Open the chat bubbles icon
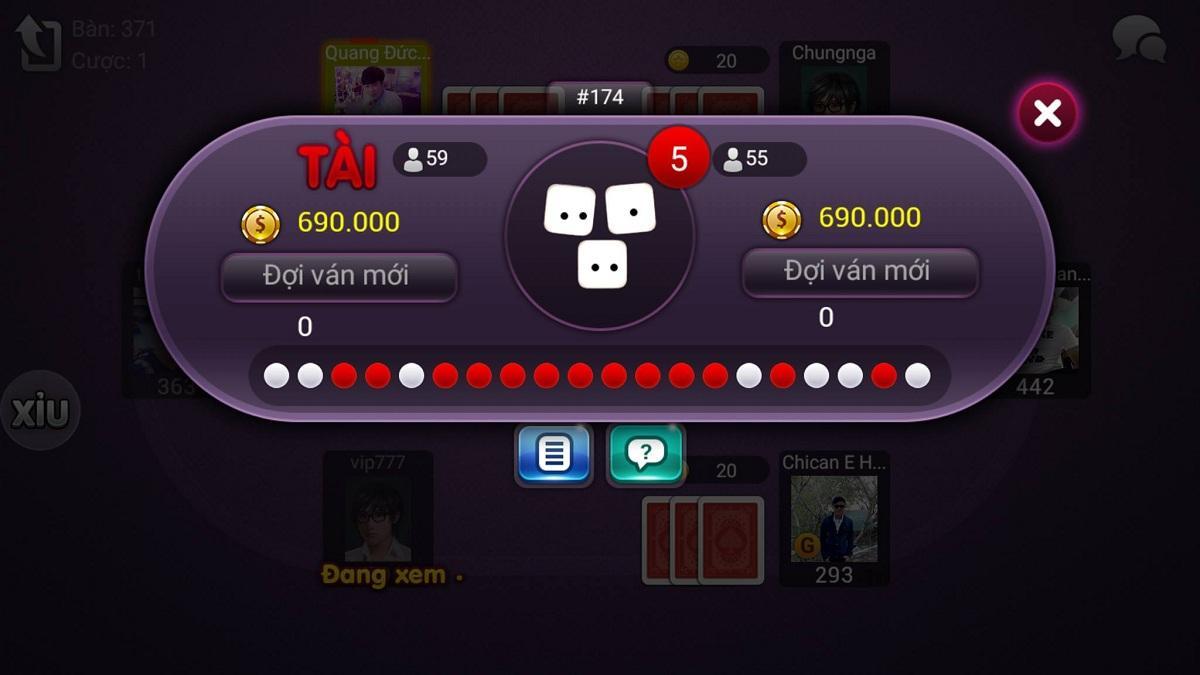Screen dimensions: 1200x675 (1139, 40)
